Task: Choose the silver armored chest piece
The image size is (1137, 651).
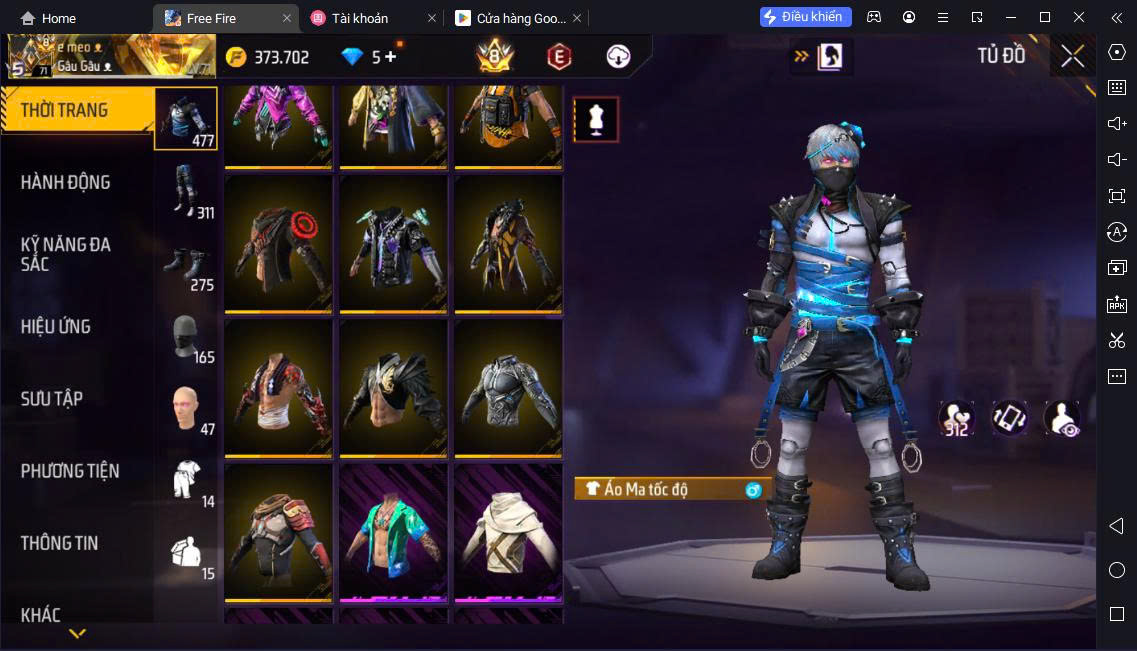Action: [x=508, y=388]
